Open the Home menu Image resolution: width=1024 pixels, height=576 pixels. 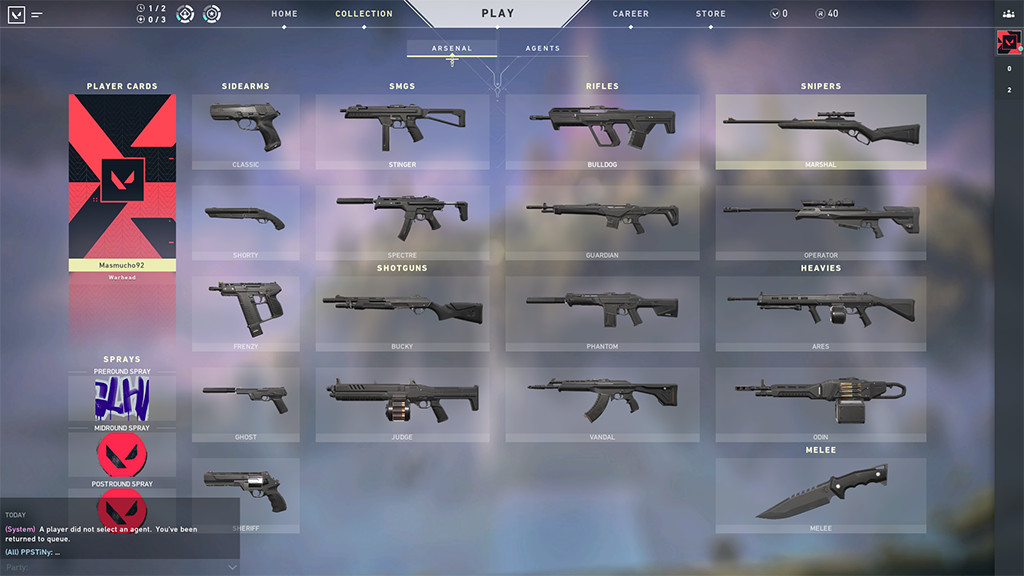click(x=284, y=14)
